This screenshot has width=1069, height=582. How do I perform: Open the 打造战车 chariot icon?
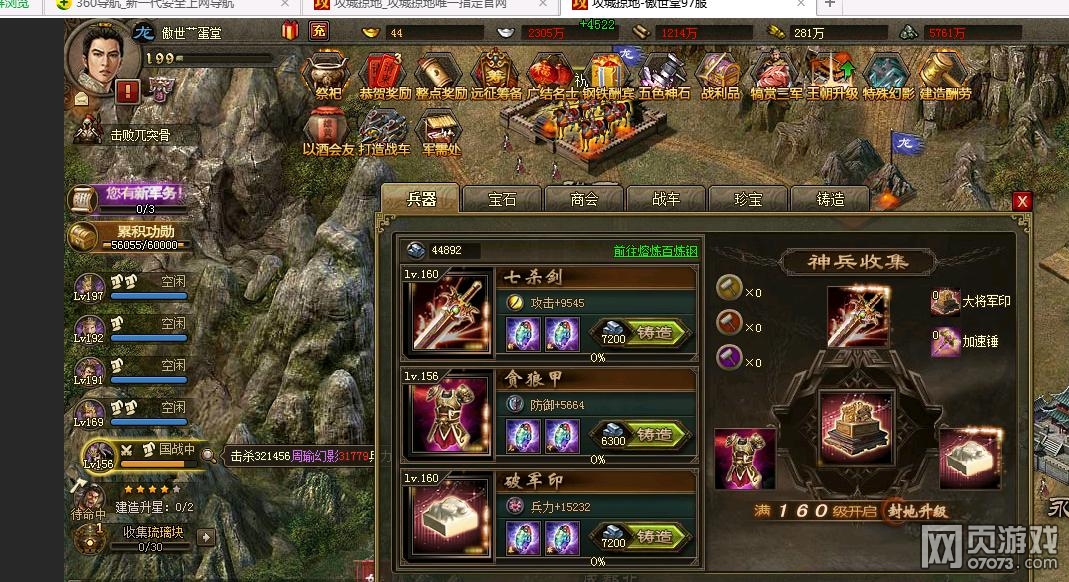pos(384,131)
